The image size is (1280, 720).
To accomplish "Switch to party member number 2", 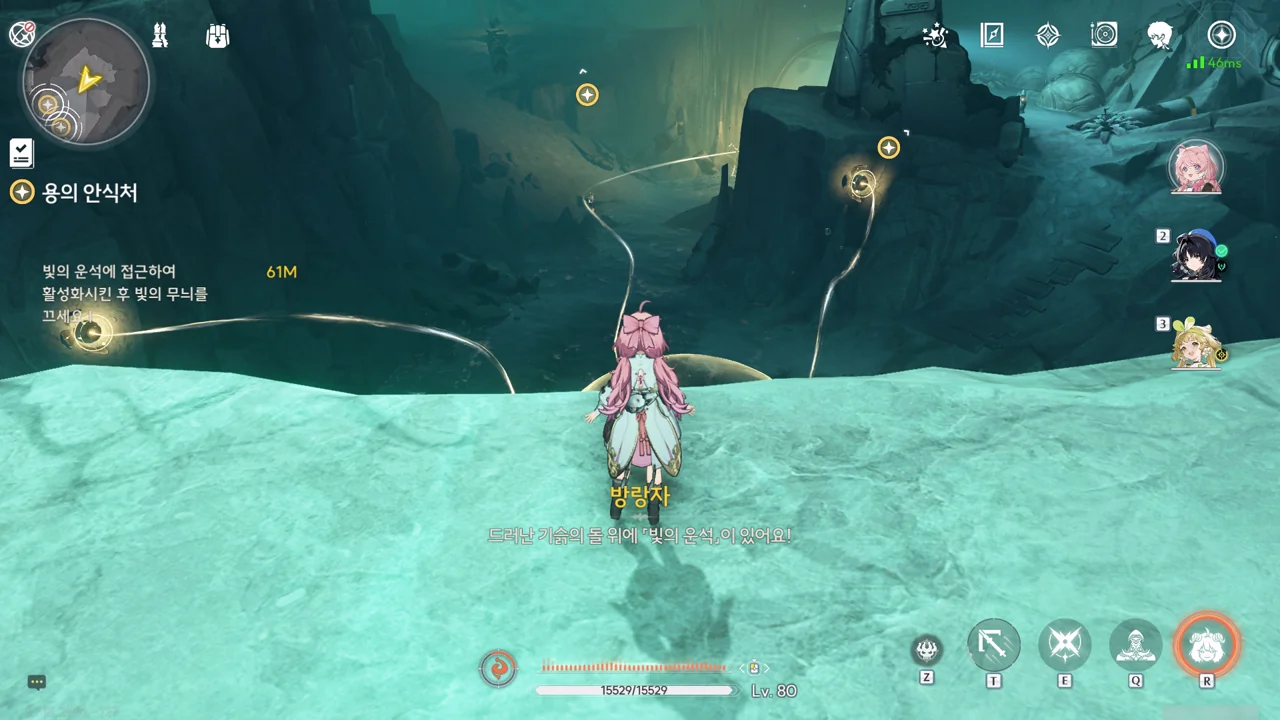I will point(1196,256).
